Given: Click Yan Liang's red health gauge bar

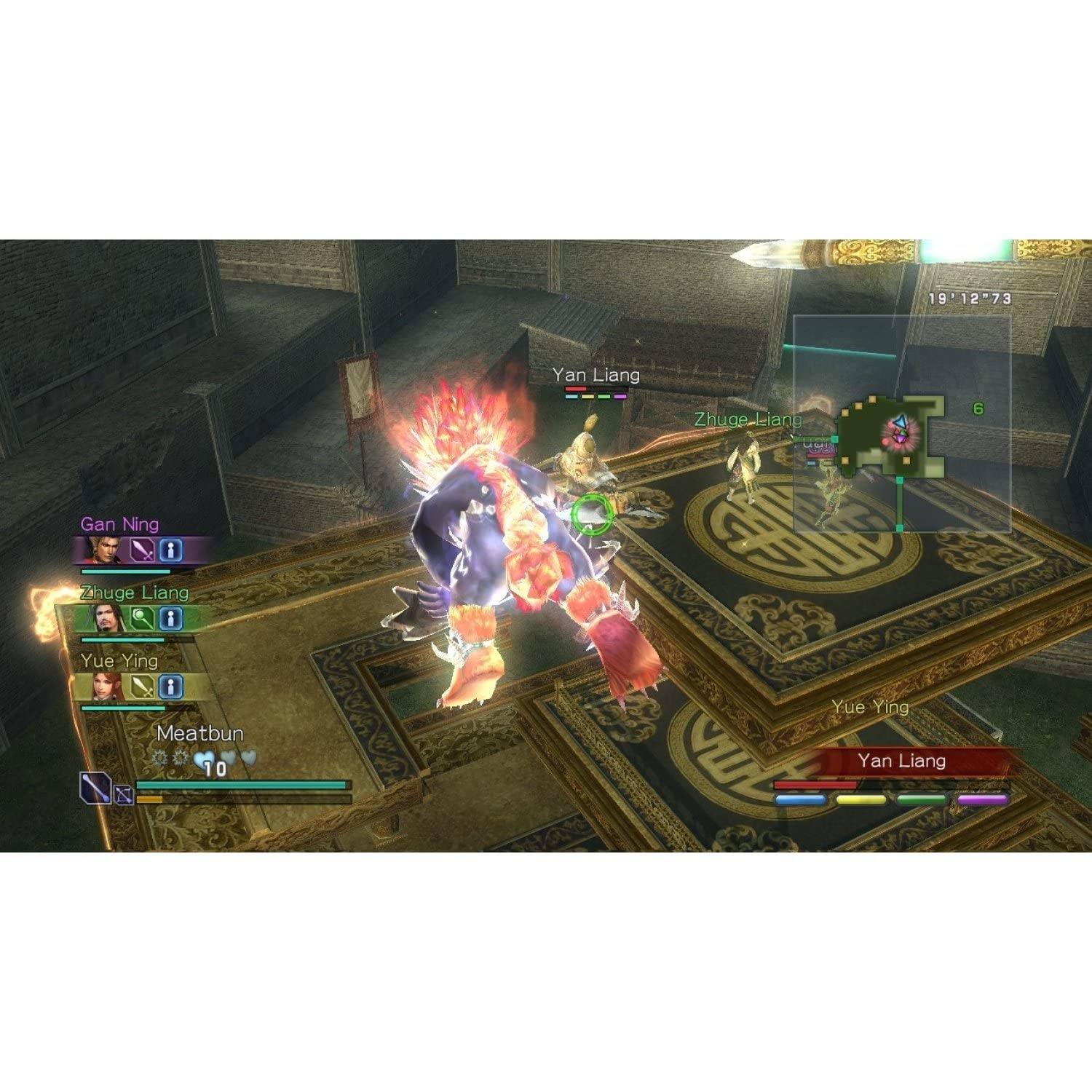Looking at the screenshot, I should (815, 786).
